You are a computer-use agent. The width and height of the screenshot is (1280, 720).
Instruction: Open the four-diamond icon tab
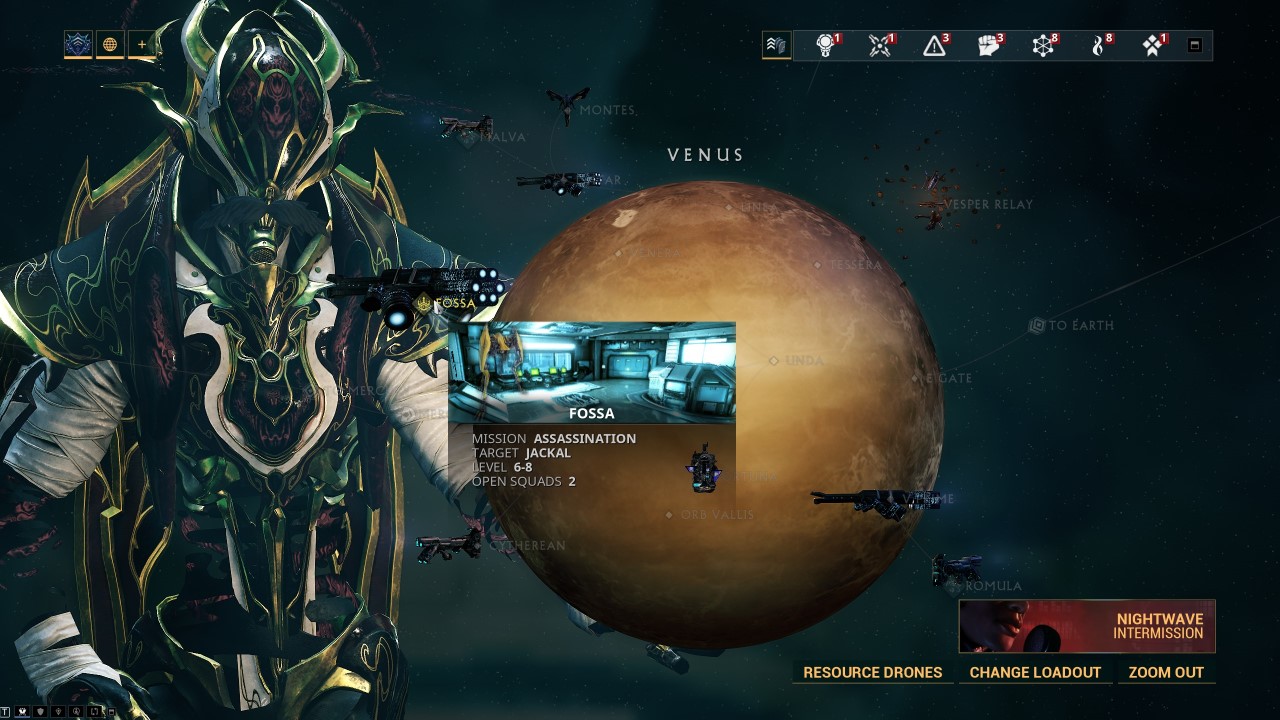(1152, 45)
